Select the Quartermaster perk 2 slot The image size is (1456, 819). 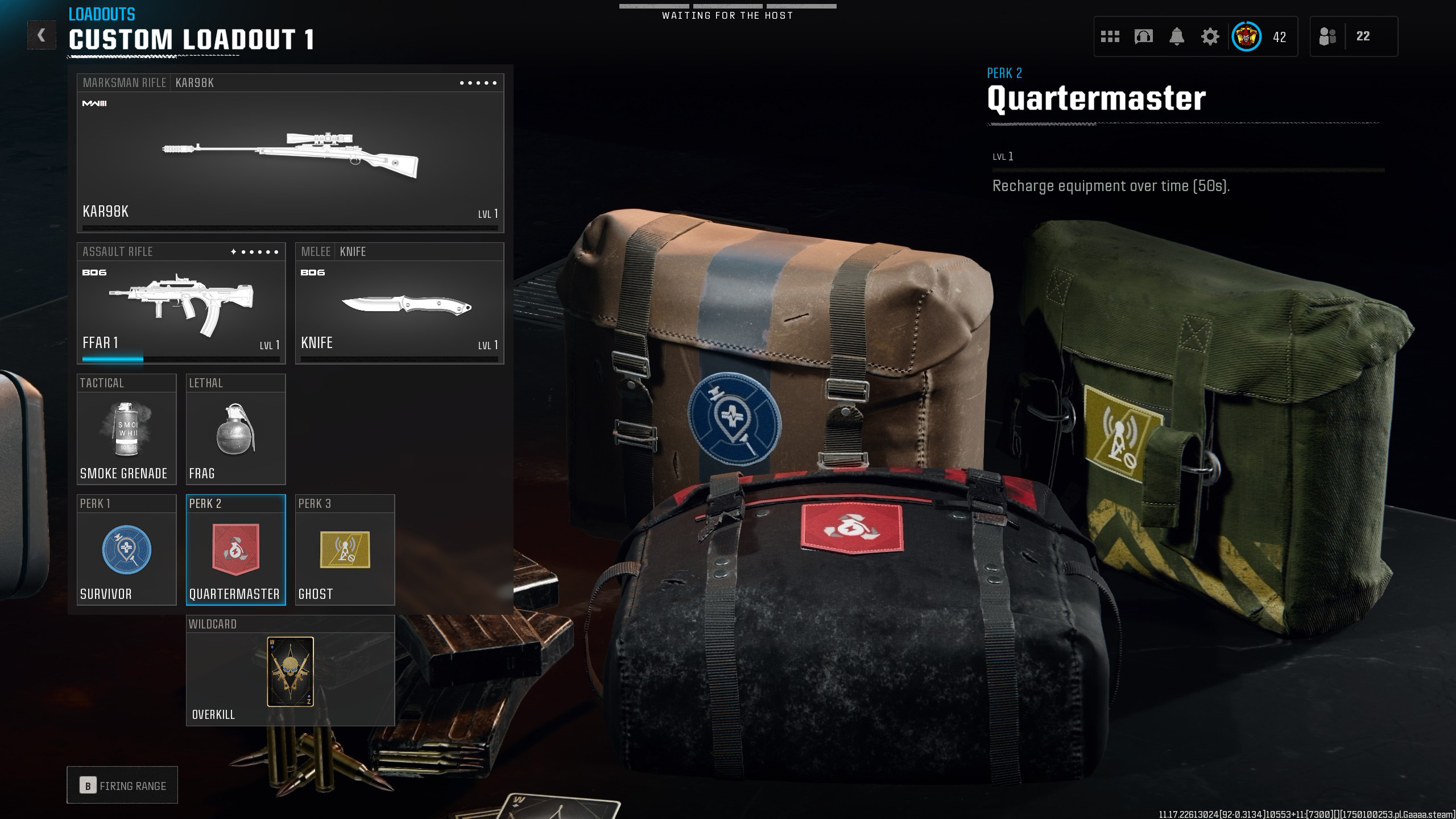(235, 550)
